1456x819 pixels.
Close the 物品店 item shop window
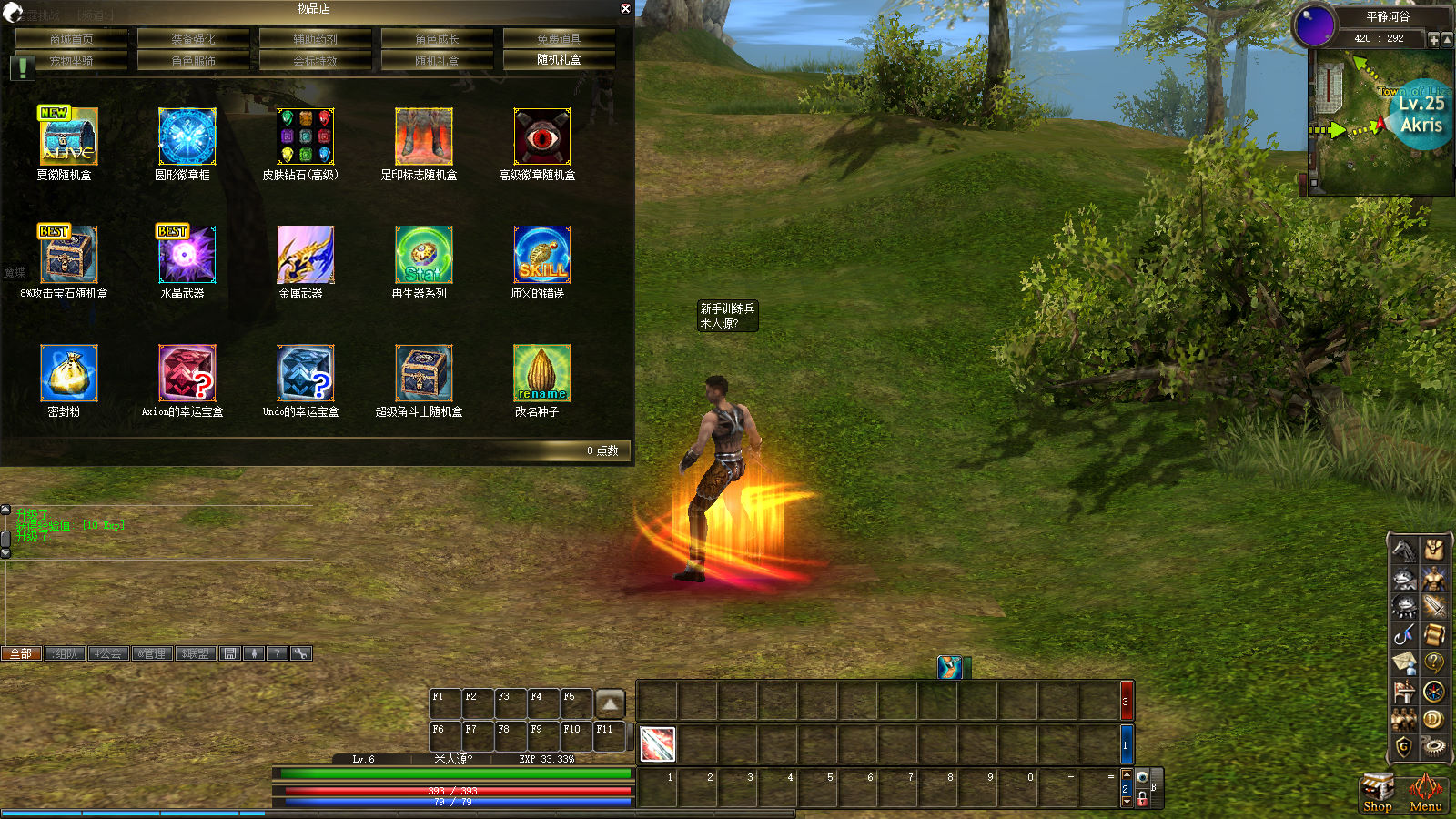(x=625, y=8)
